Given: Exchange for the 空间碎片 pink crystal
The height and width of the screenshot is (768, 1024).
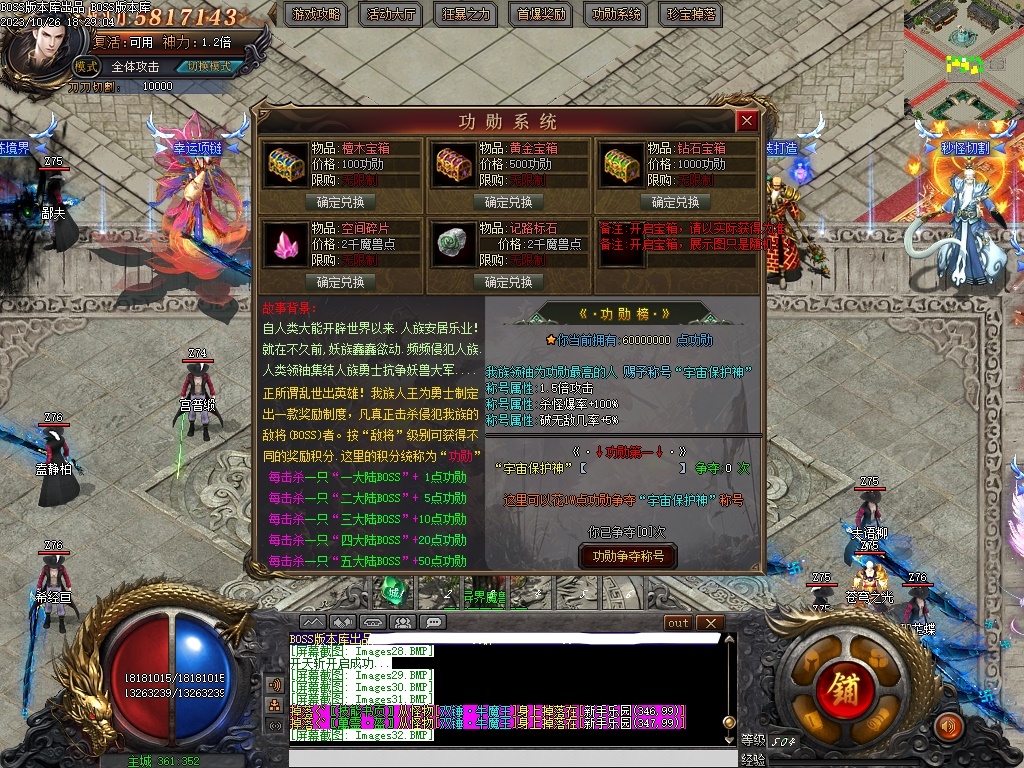Looking at the screenshot, I should point(340,281).
